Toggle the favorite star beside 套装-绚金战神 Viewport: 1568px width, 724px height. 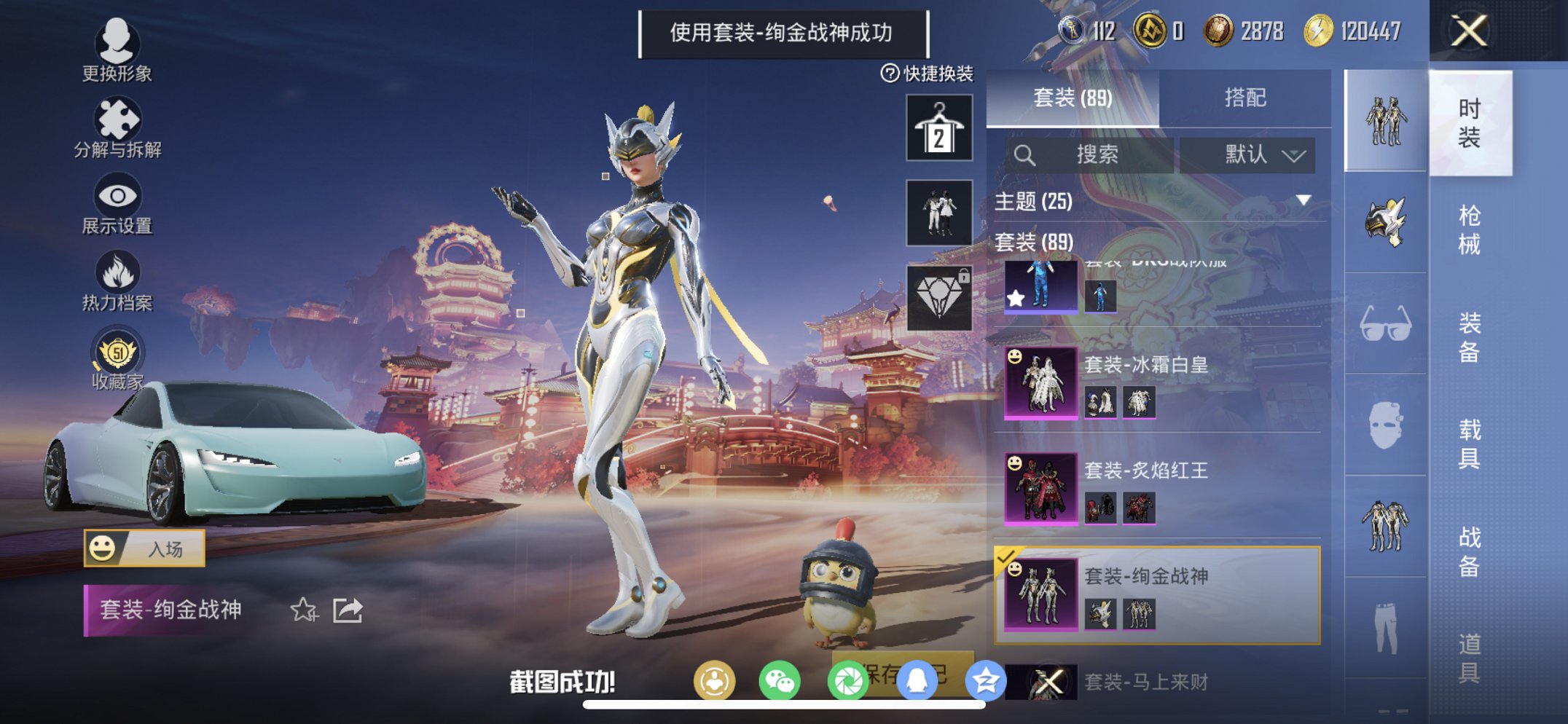tap(305, 610)
